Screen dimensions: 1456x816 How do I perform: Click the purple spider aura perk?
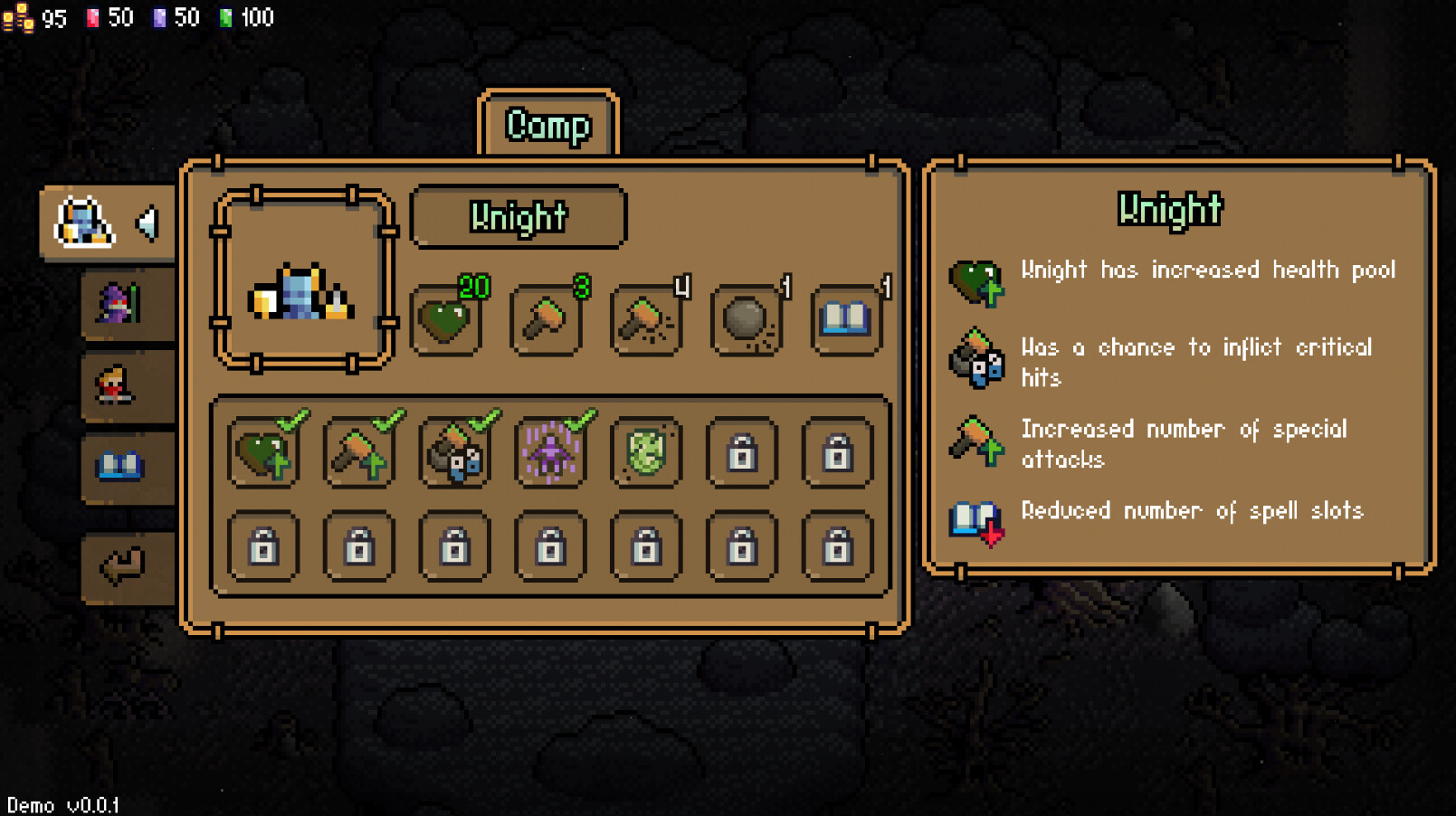coord(550,452)
